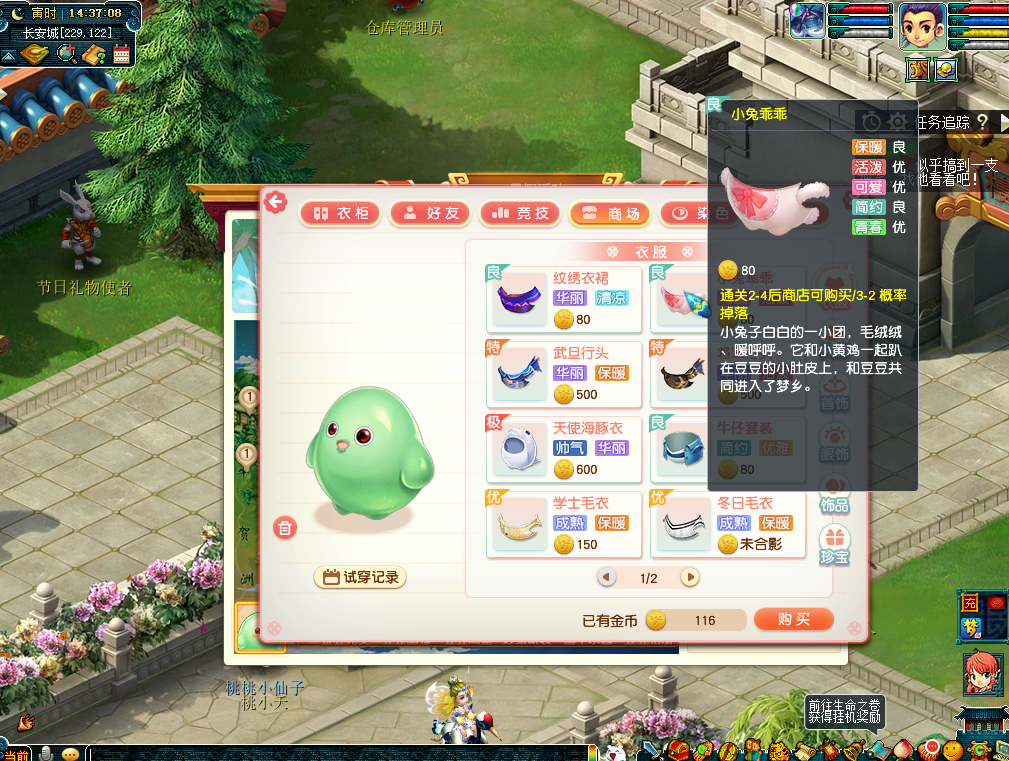Select the 商场 shop tab
Image resolution: width=1009 pixels, height=761 pixels.
coord(610,214)
